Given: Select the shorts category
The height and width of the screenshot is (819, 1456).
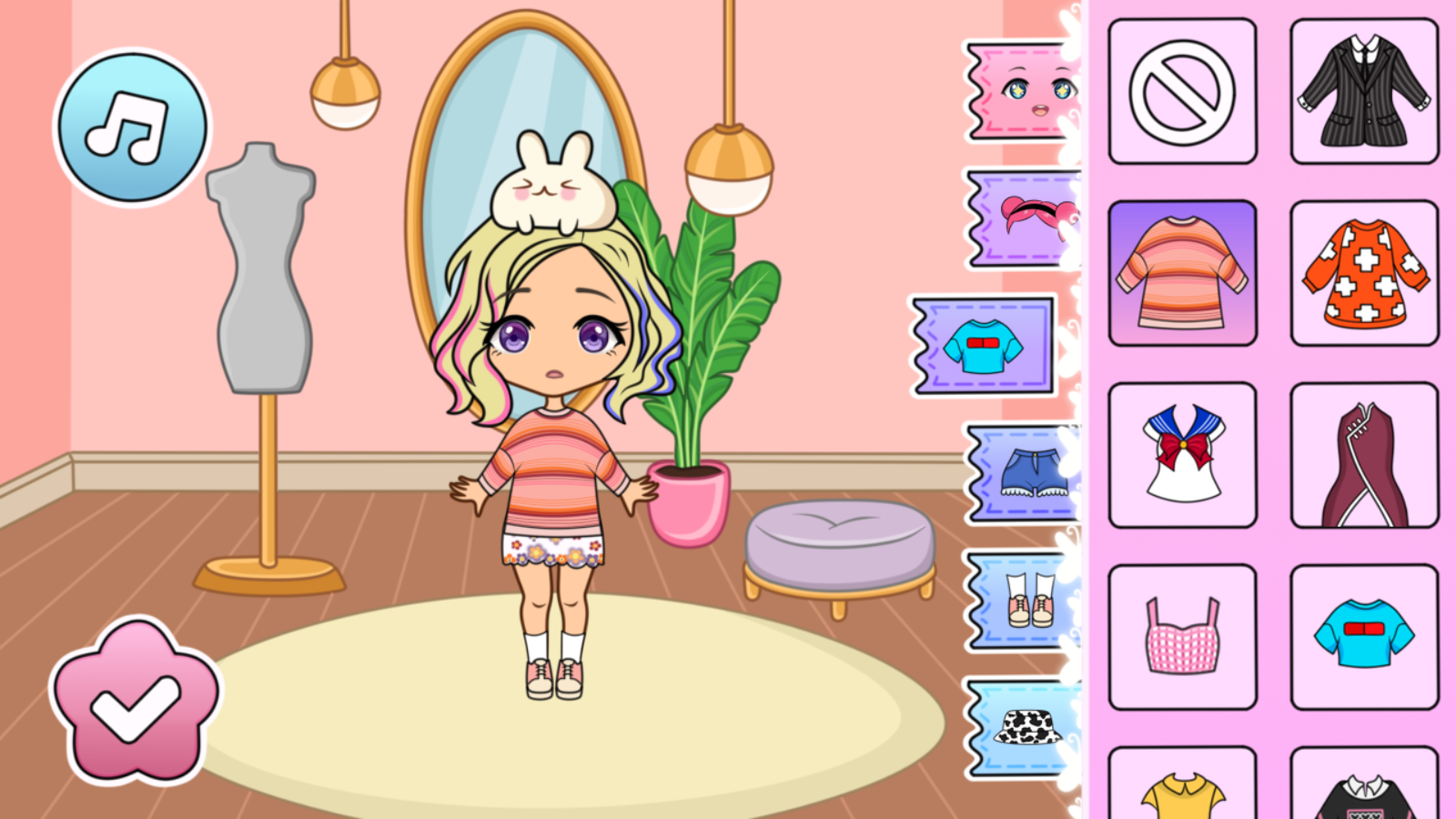Looking at the screenshot, I should tap(1019, 473).
